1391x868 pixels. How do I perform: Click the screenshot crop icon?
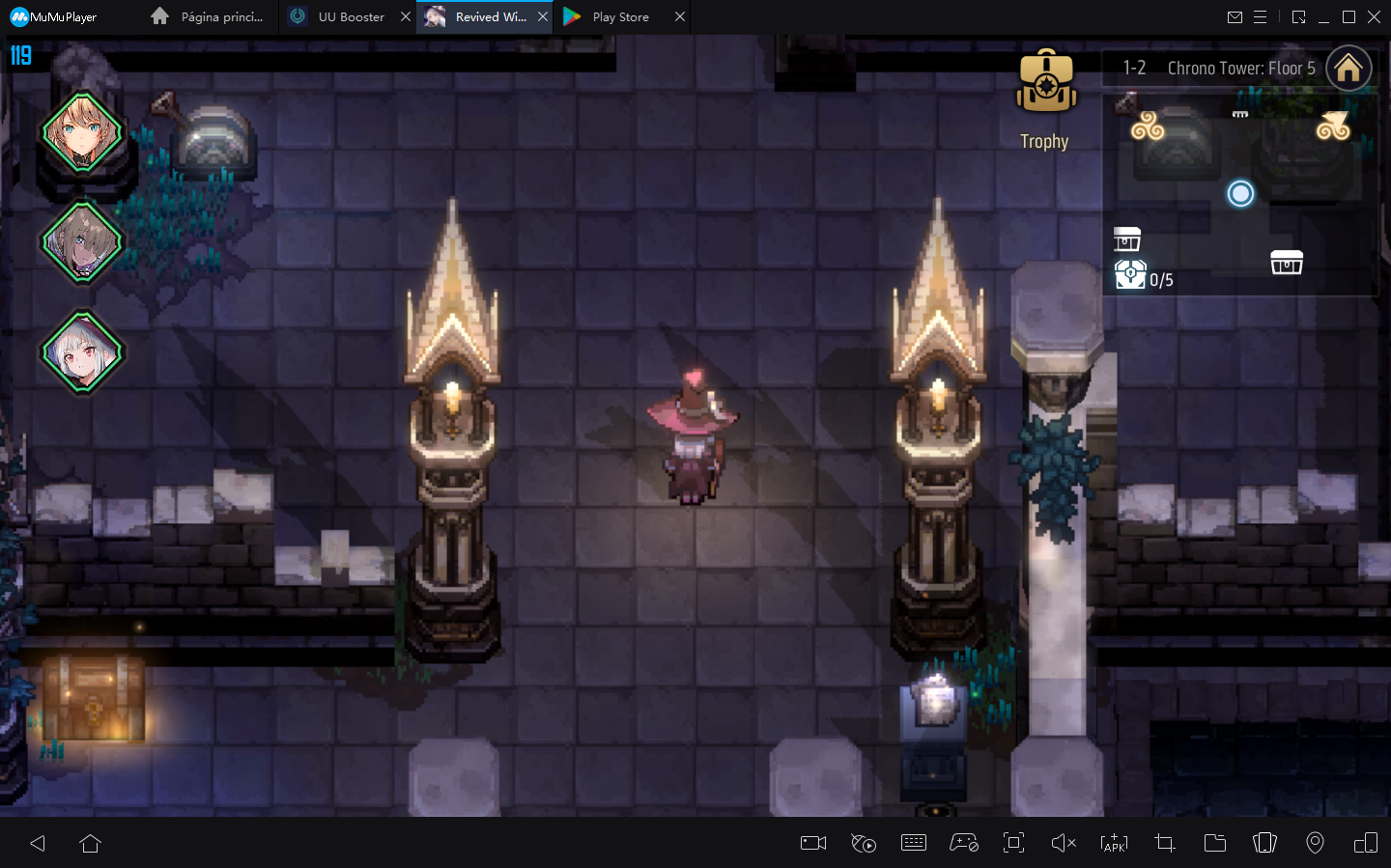pos(1164,843)
